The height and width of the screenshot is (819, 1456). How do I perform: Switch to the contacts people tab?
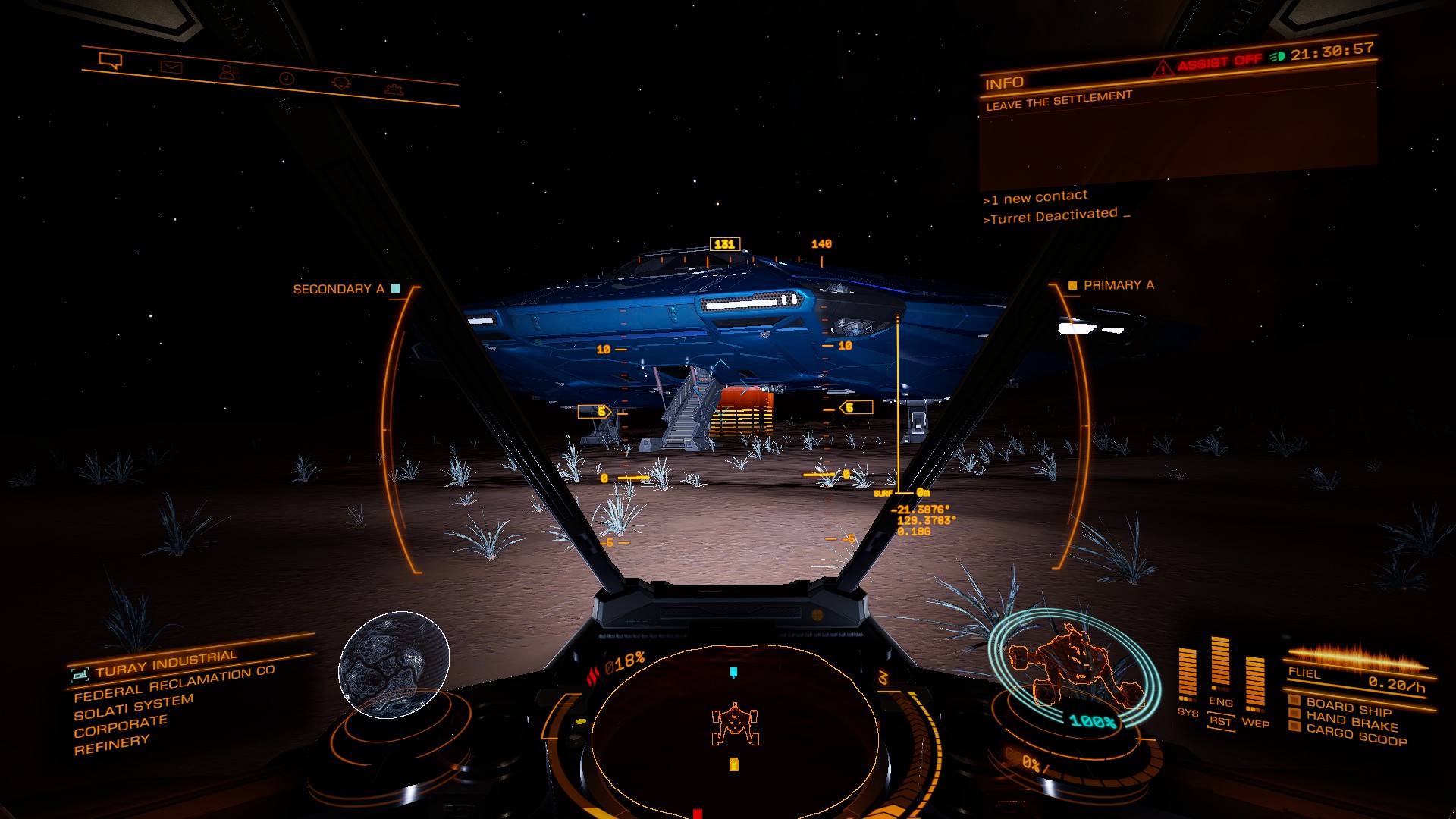click(x=227, y=73)
